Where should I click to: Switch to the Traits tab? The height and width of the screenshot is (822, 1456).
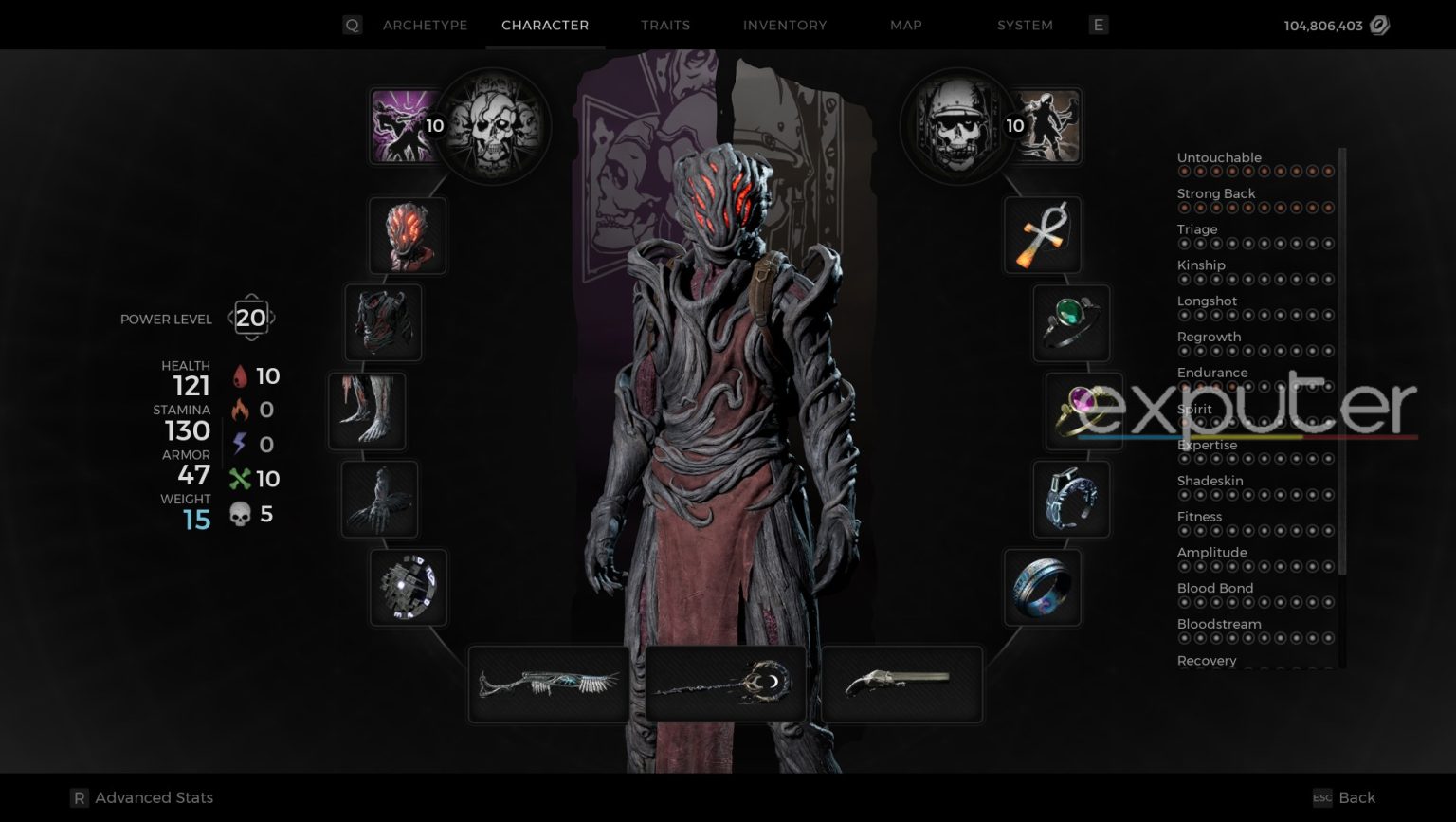664,26
